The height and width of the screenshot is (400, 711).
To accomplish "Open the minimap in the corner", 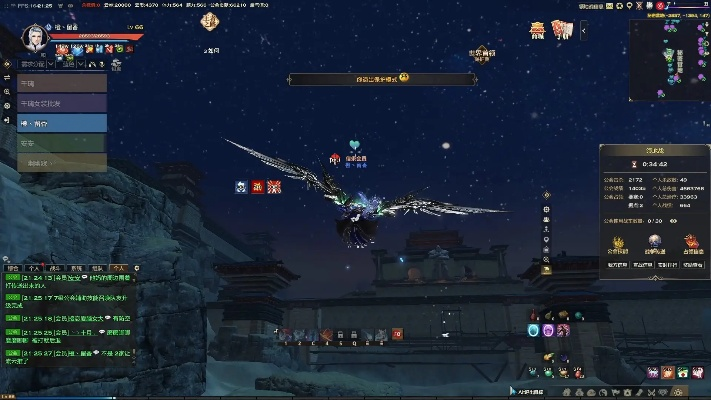I will click(670, 62).
